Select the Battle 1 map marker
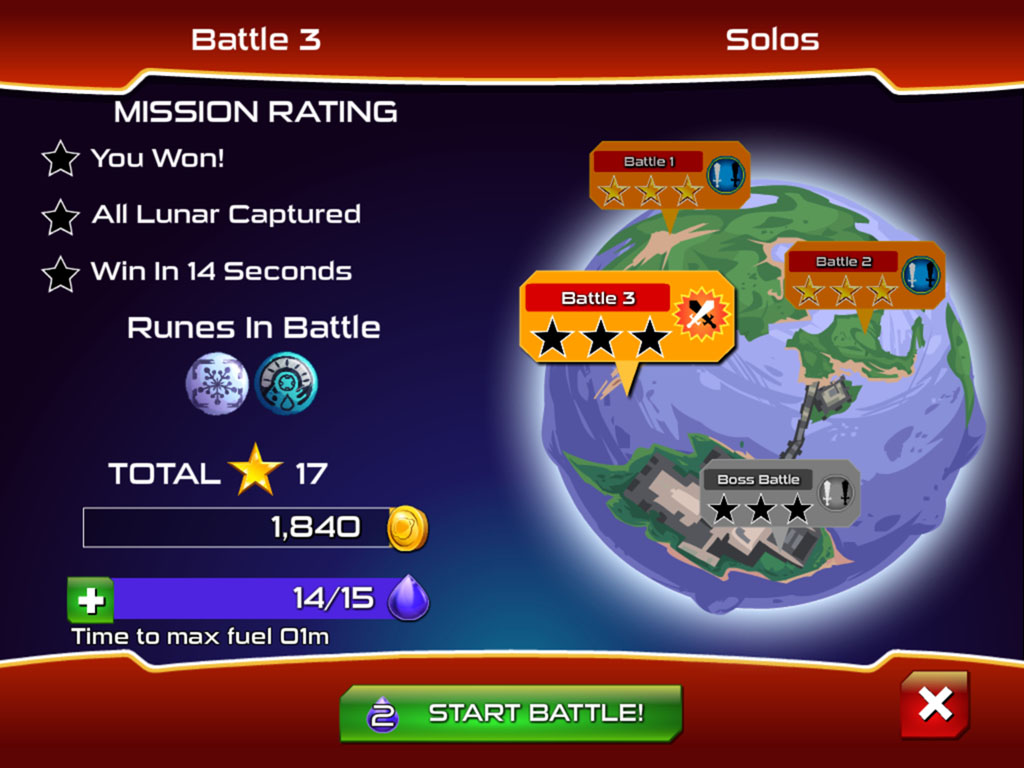Screen dimensions: 1024x768 665,176
